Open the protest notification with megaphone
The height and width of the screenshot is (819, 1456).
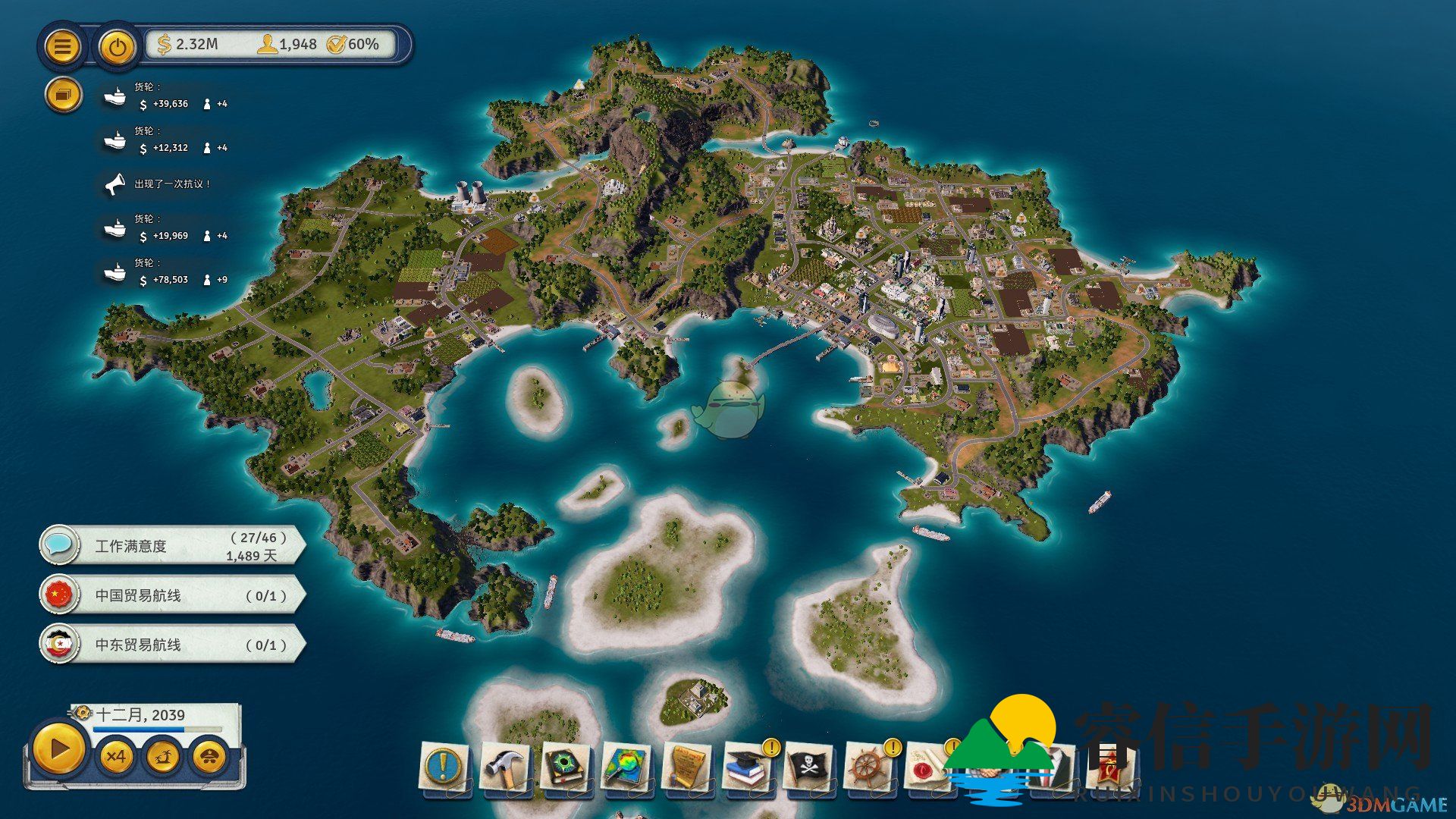[163, 184]
